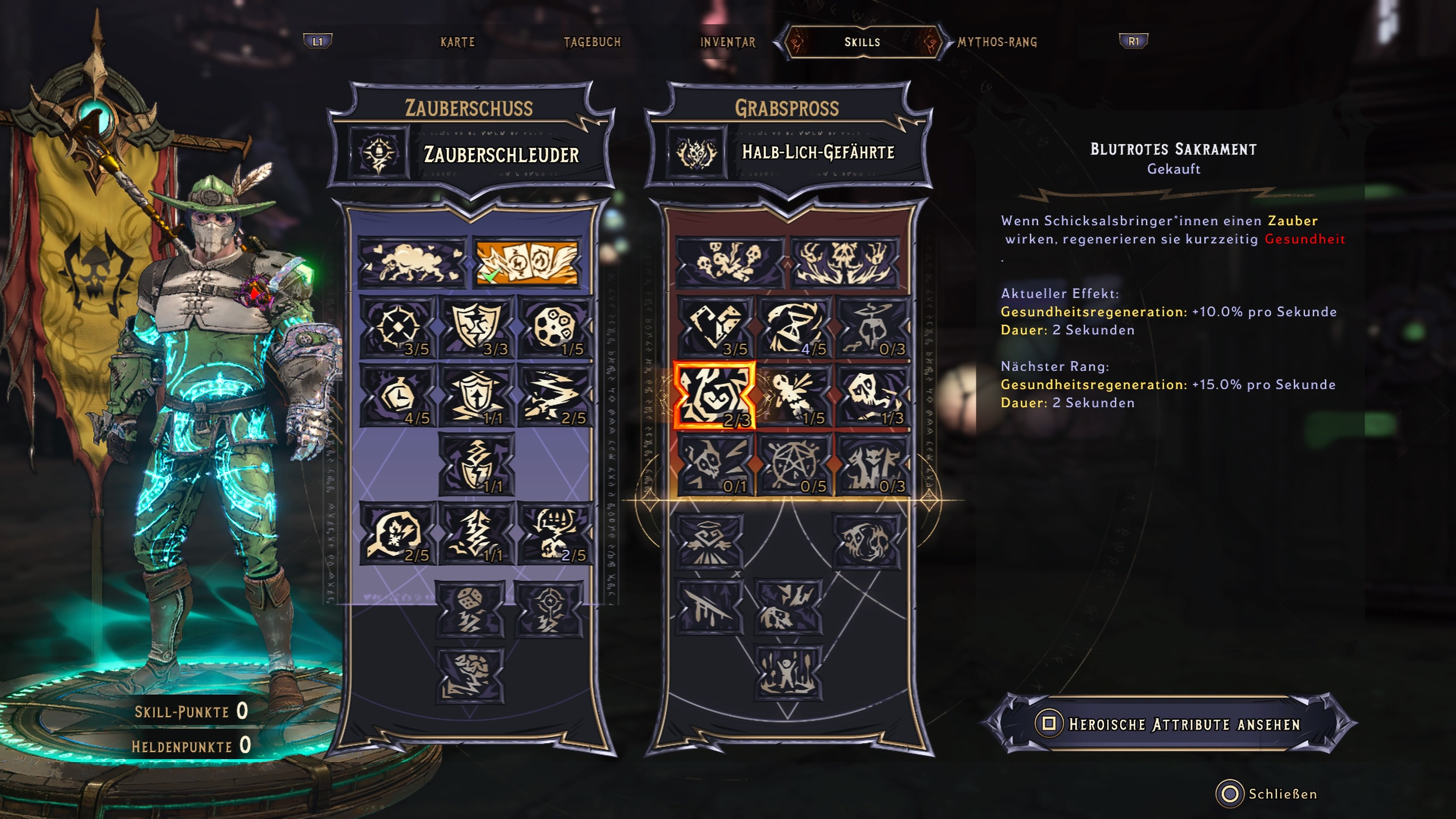Open the Mythos-Rang tab
The height and width of the screenshot is (819, 1456).
997,42
